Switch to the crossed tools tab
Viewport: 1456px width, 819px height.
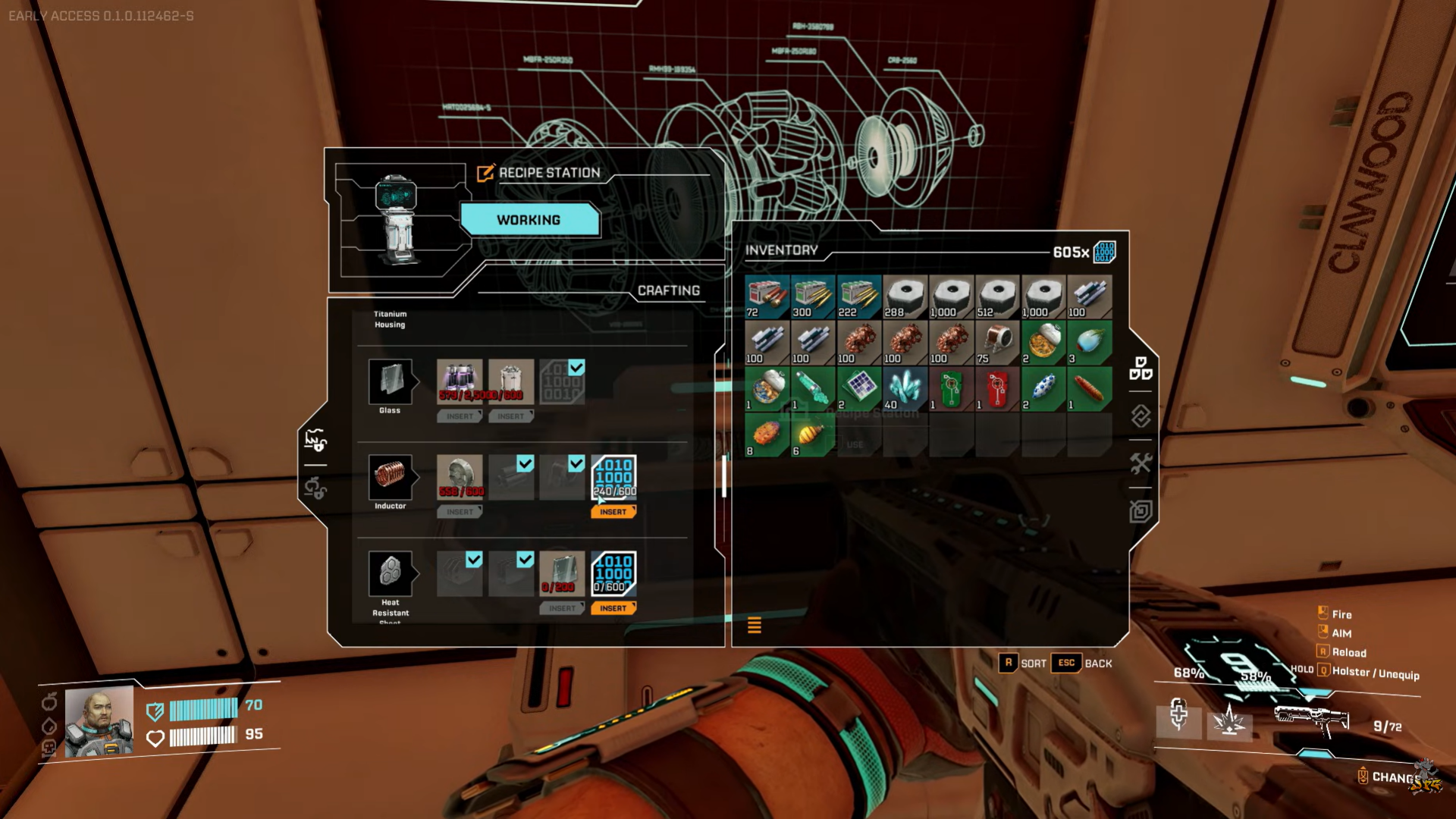[1141, 463]
